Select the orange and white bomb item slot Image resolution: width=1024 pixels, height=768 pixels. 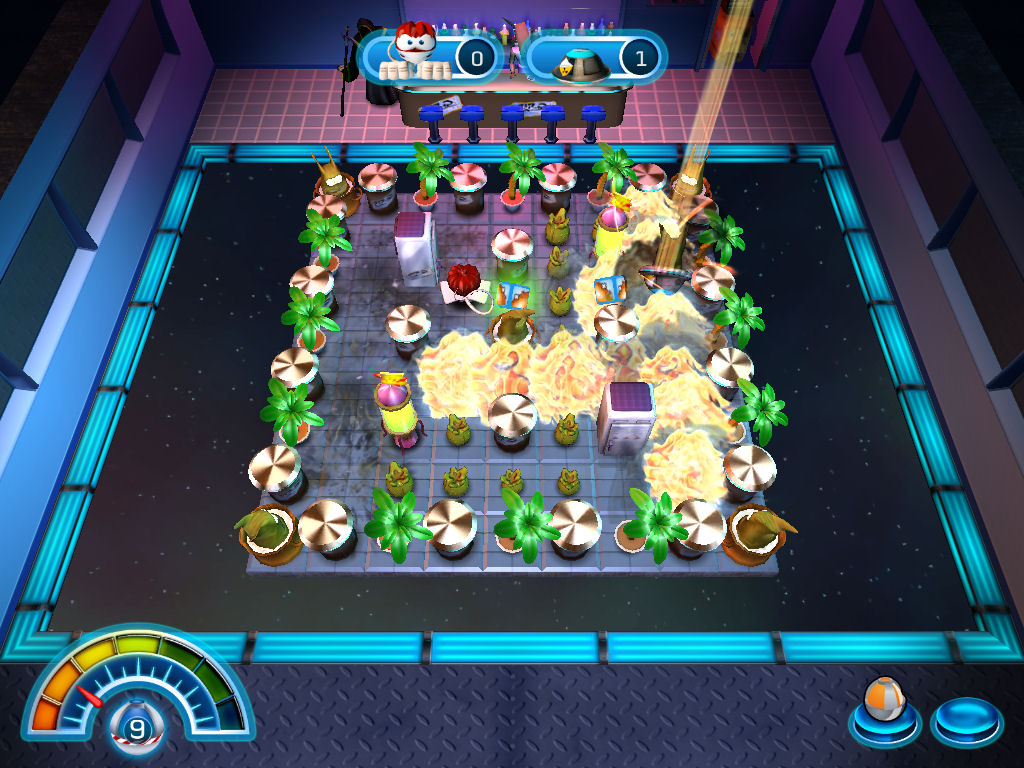[884, 706]
